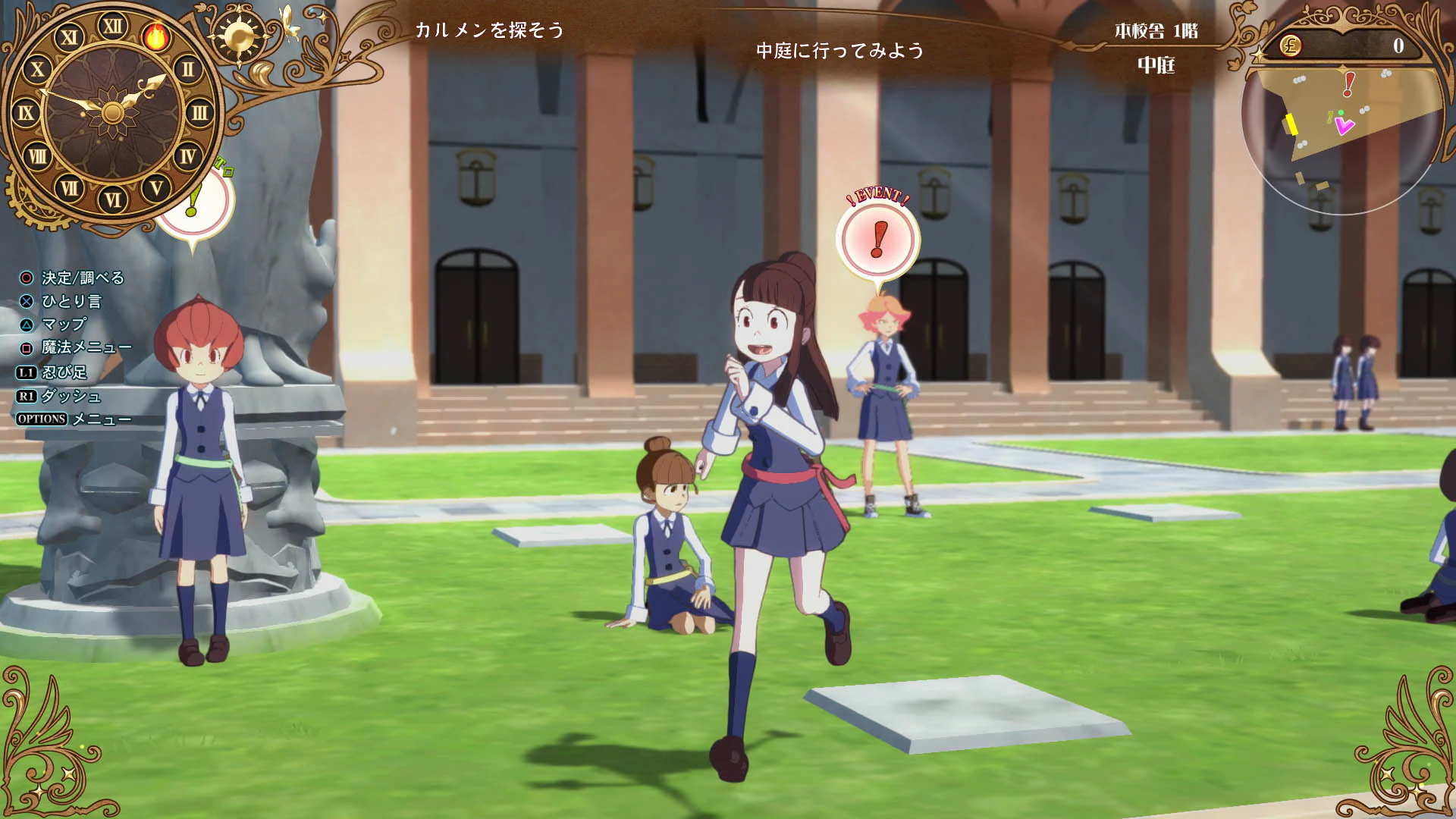Select the flame icon on the clock face

[157, 38]
